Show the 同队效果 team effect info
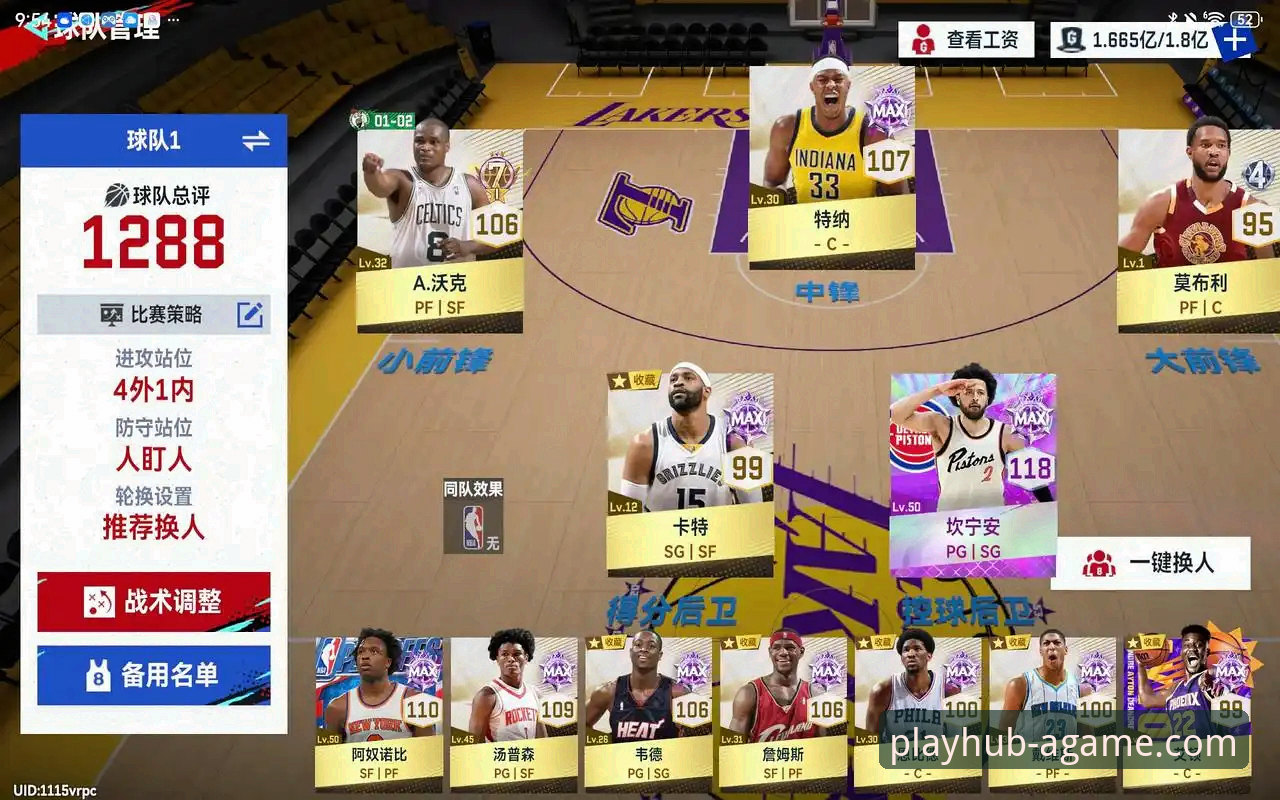The height and width of the screenshot is (800, 1280). 473,516
